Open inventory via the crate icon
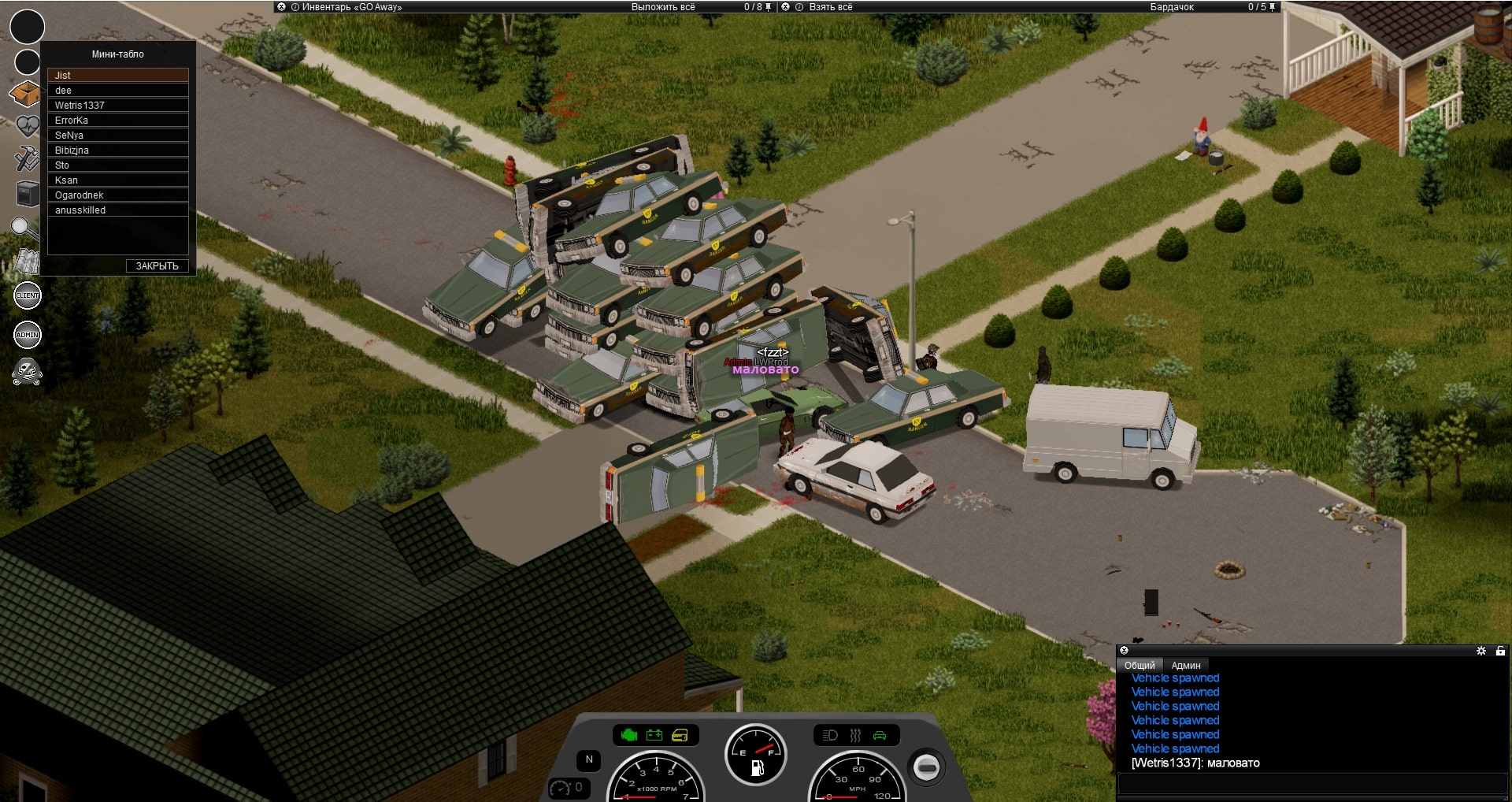1512x802 pixels. point(25,95)
